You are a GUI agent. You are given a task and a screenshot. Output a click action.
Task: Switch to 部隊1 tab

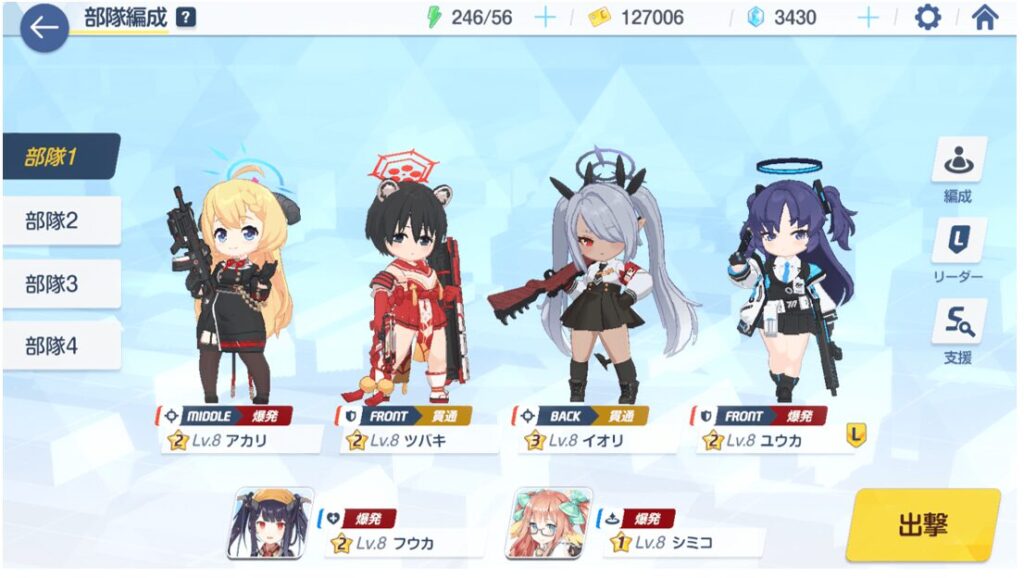[62, 157]
